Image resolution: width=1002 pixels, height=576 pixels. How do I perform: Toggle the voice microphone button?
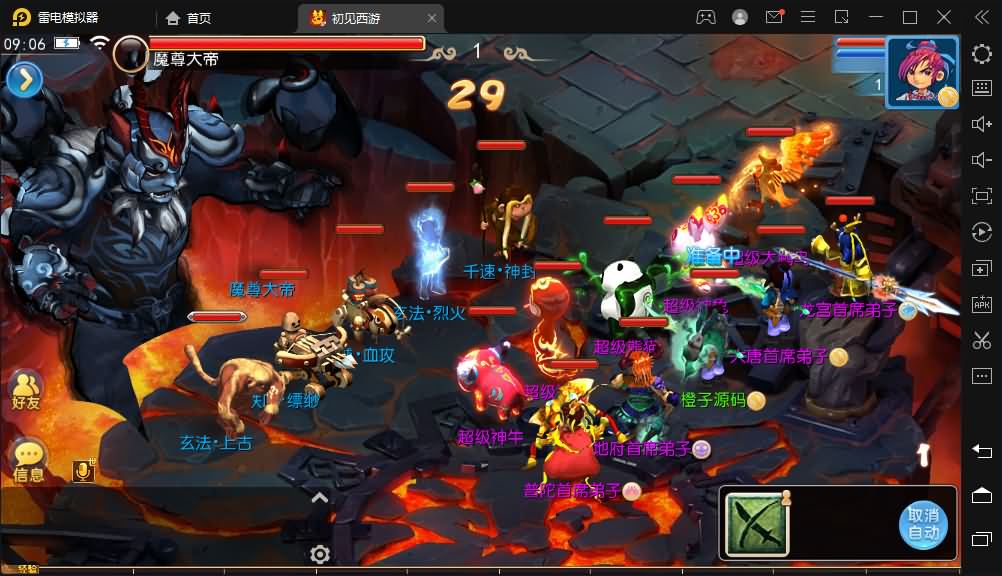pos(84,470)
